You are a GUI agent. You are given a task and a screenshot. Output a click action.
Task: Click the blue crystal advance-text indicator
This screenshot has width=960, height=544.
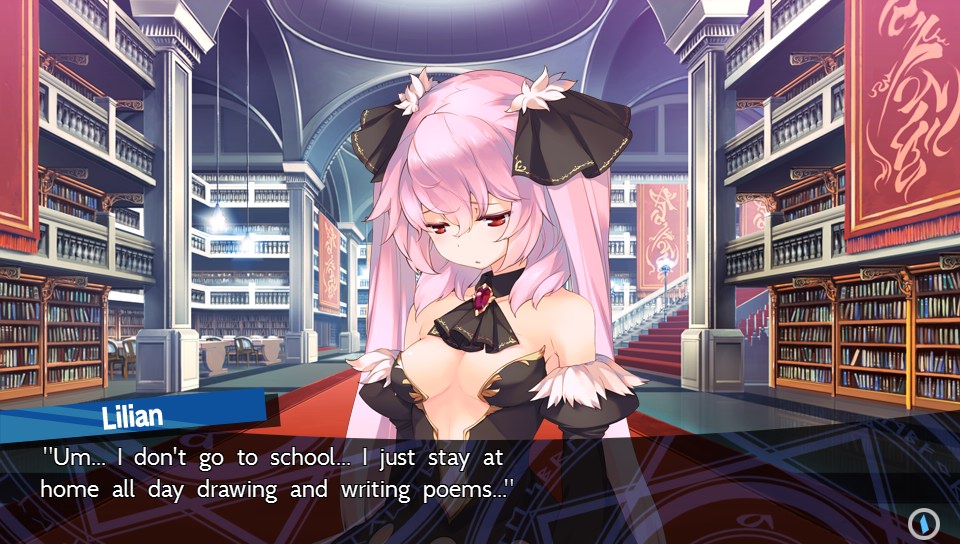(x=922, y=522)
